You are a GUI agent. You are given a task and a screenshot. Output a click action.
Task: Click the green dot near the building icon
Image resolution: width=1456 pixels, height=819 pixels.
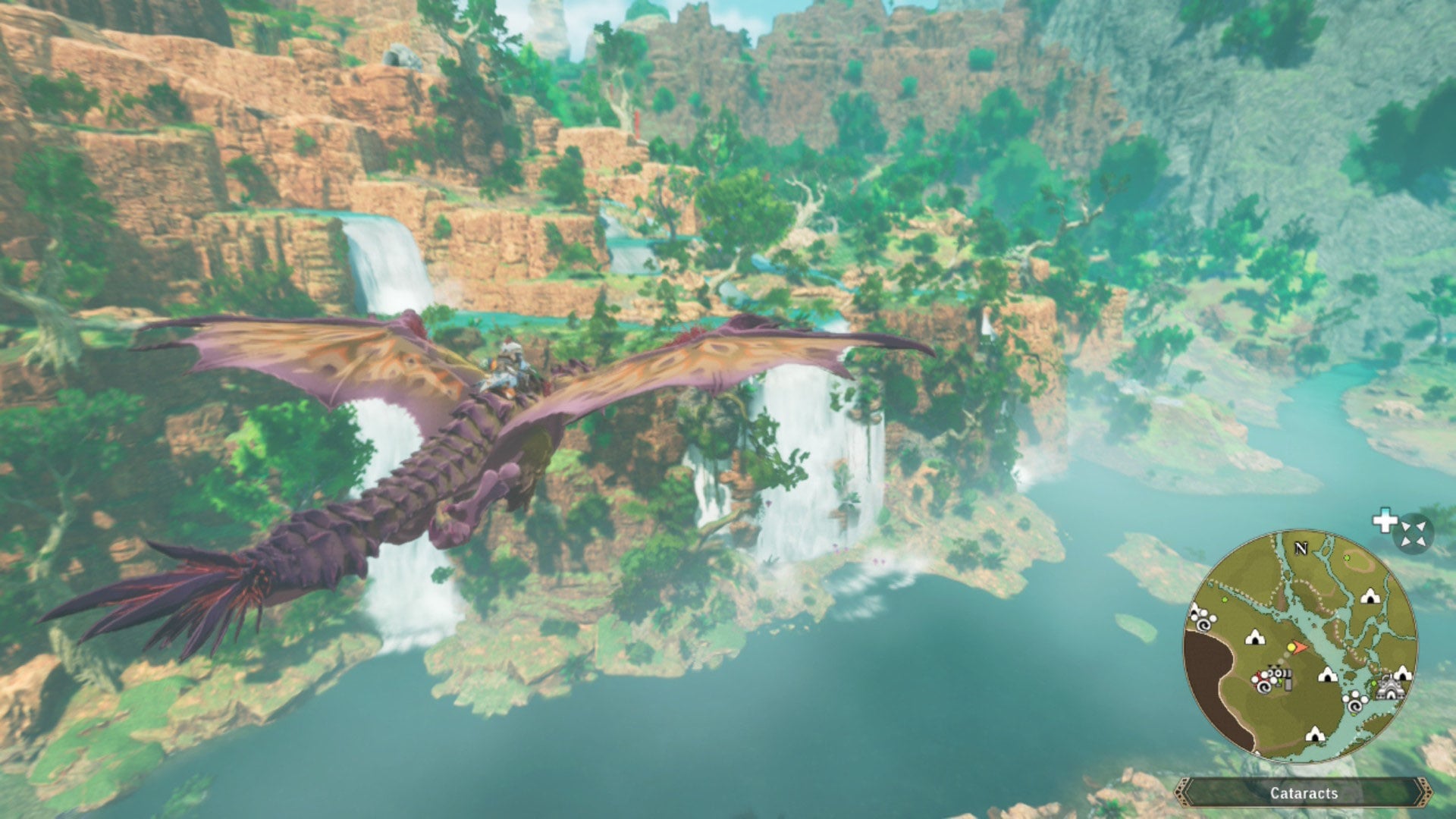point(1373,684)
